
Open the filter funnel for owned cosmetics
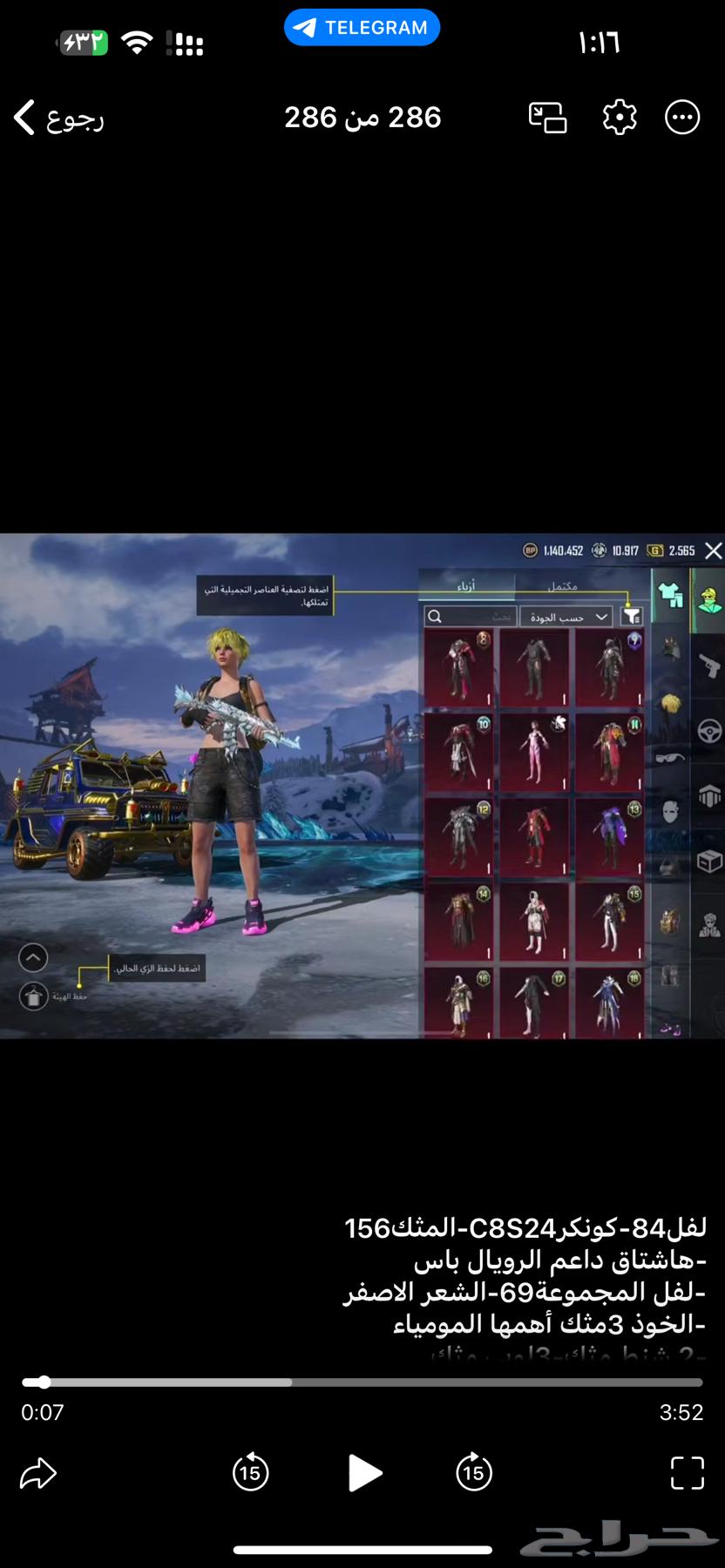(631, 617)
